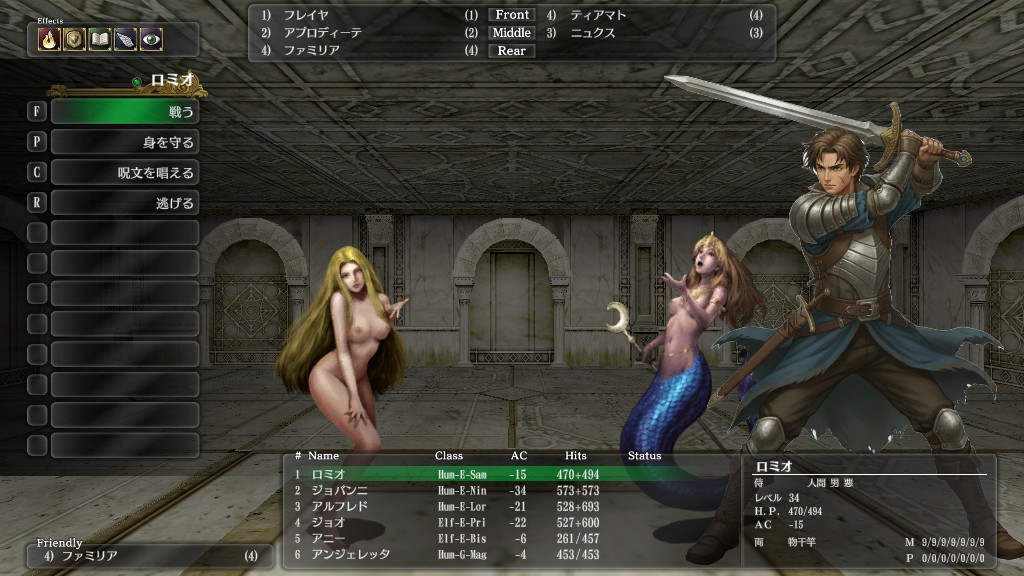Click the open book effect icon
The width and height of the screenshot is (1024, 576).
pyautogui.click(x=99, y=39)
